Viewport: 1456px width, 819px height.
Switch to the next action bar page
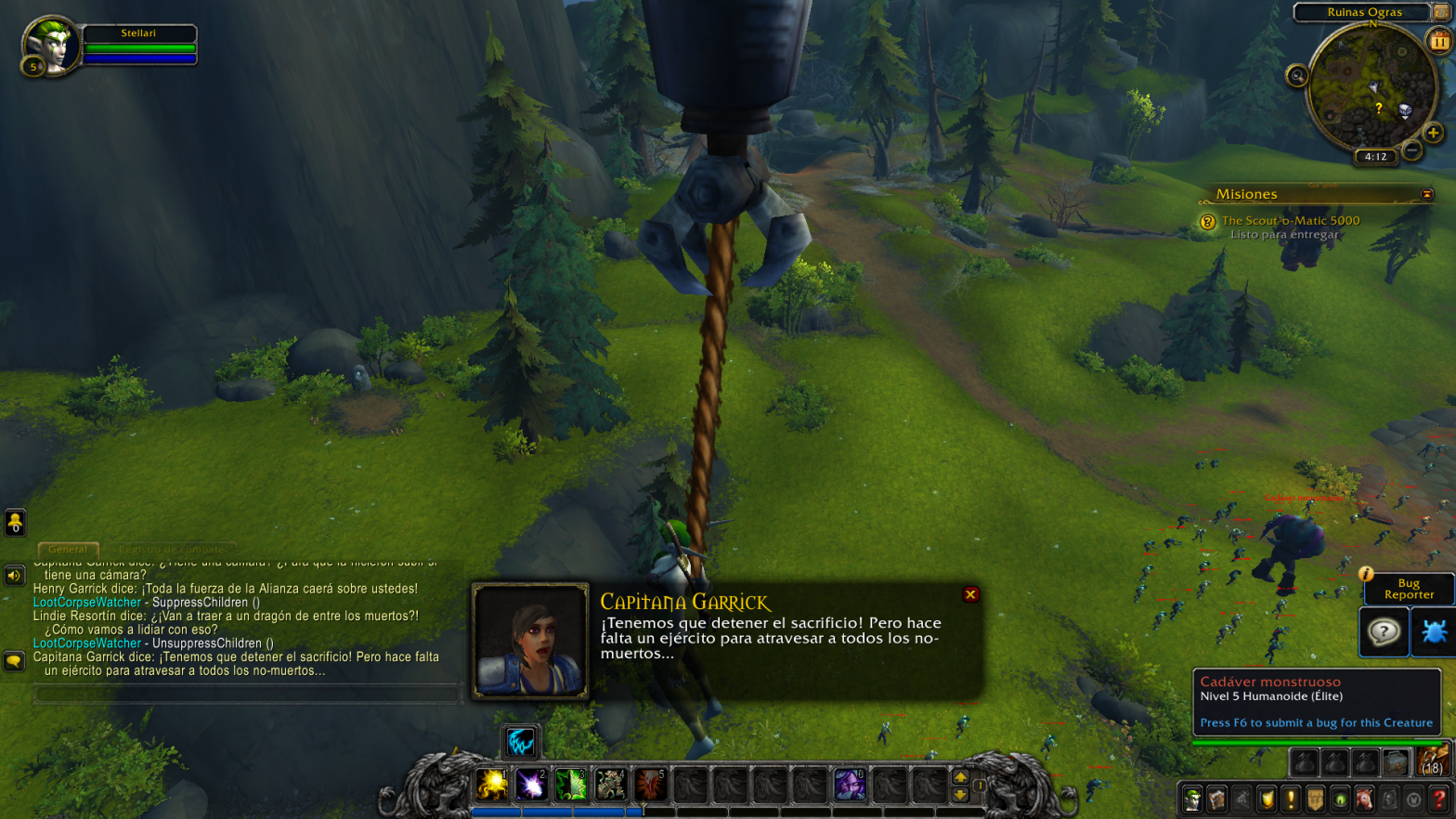pyautogui.click(x=960, y=777)
